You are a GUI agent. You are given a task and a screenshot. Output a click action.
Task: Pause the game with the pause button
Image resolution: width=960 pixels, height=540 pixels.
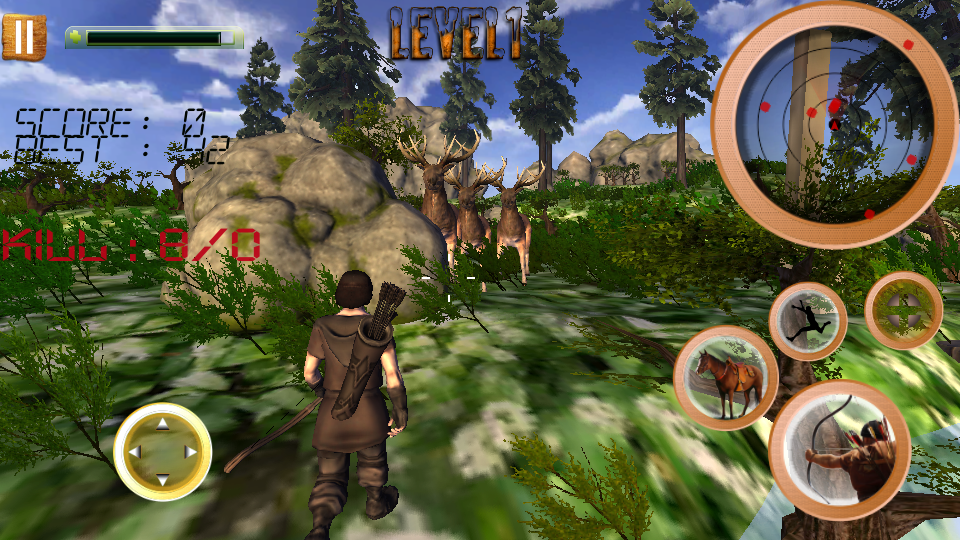tap(24, 36)
